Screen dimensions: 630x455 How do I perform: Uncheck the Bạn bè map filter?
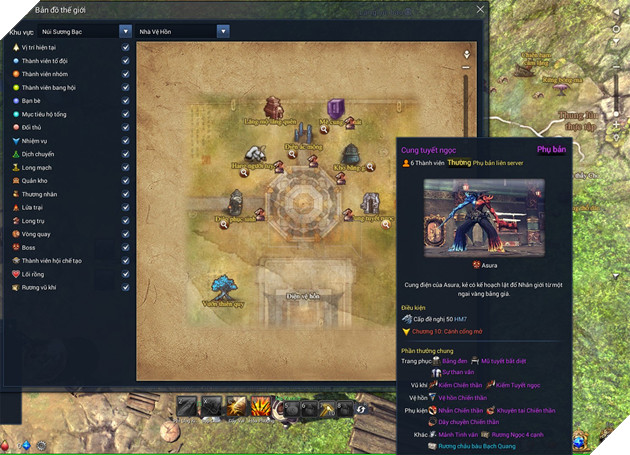click(x=125, y=101)
